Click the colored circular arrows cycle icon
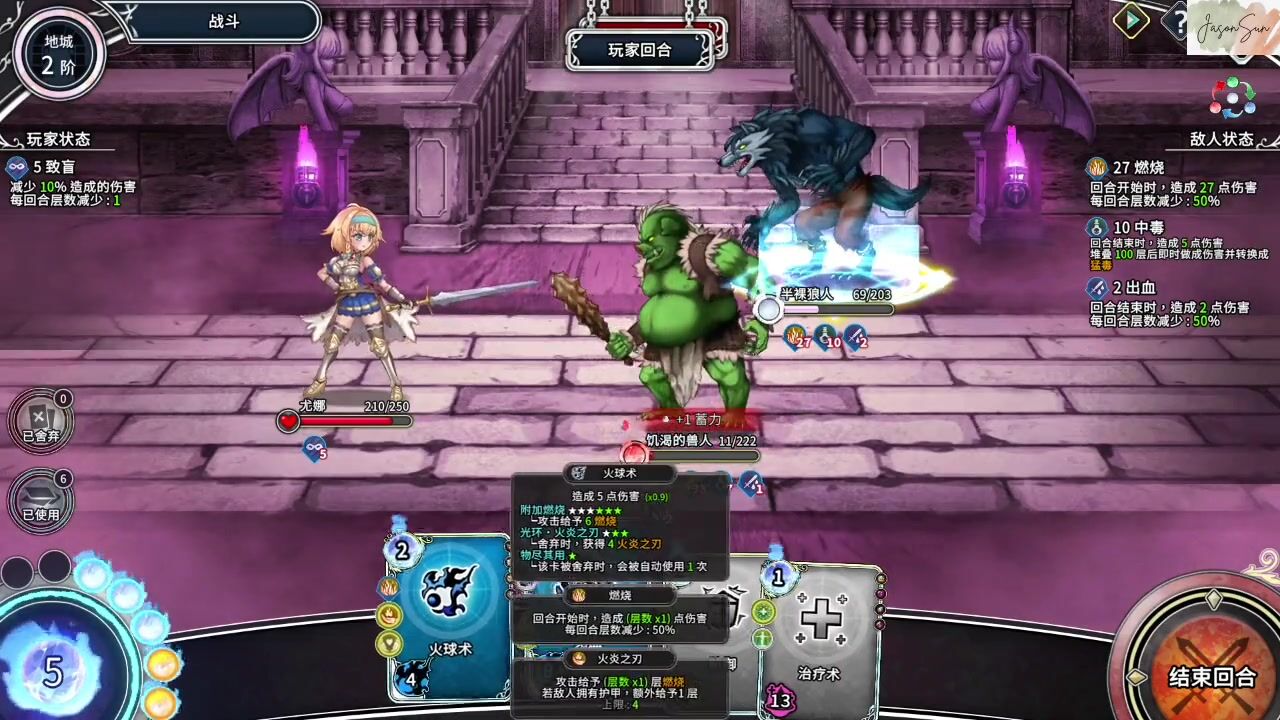The image size is (1280, 720). coord(1232,98)
